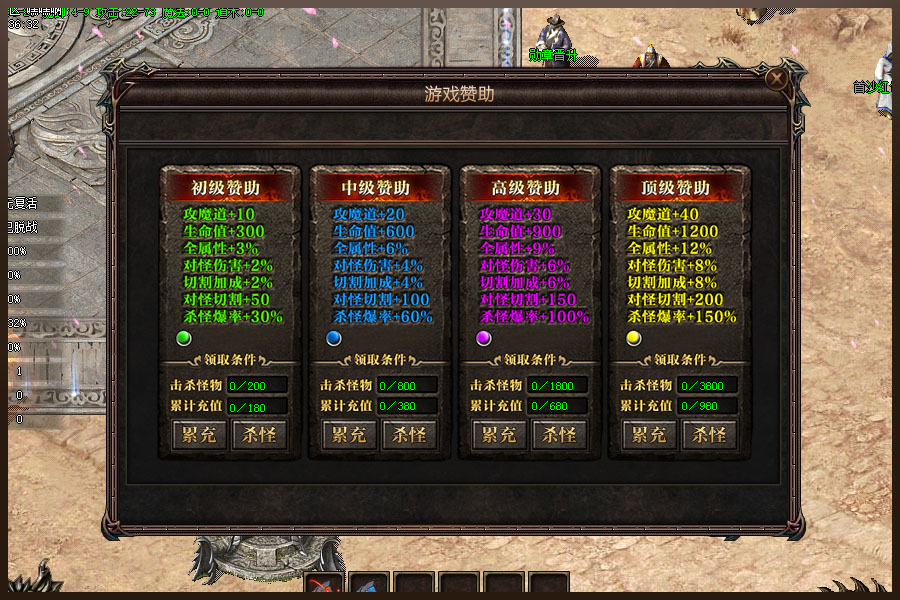Close the 游戏赞助 sponsor window
Viewport: 900px width, 600px height.
pos(776,78)
